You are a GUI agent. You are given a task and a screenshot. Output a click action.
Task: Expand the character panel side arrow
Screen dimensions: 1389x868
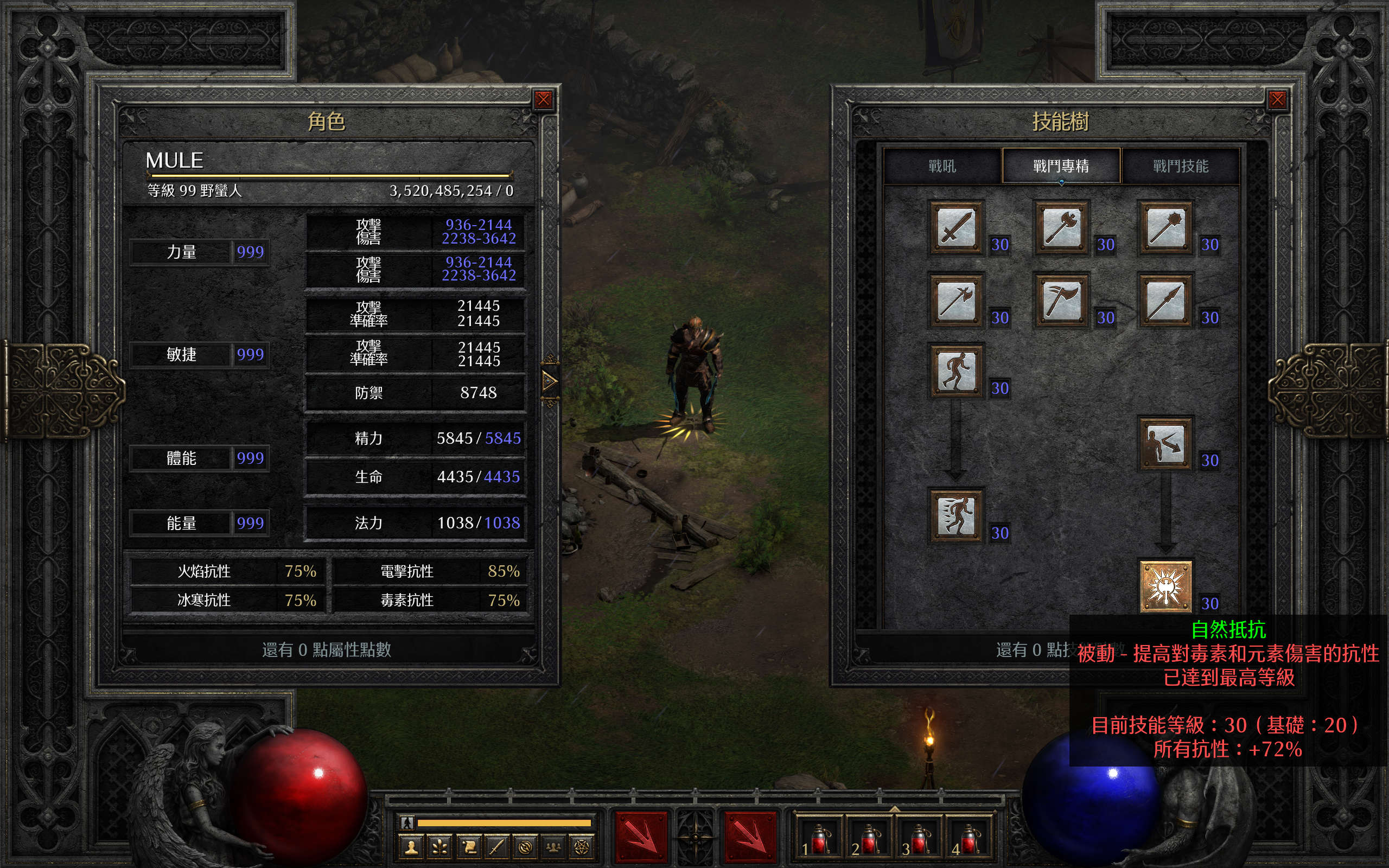pyautogui.click(x=549, y=381)
